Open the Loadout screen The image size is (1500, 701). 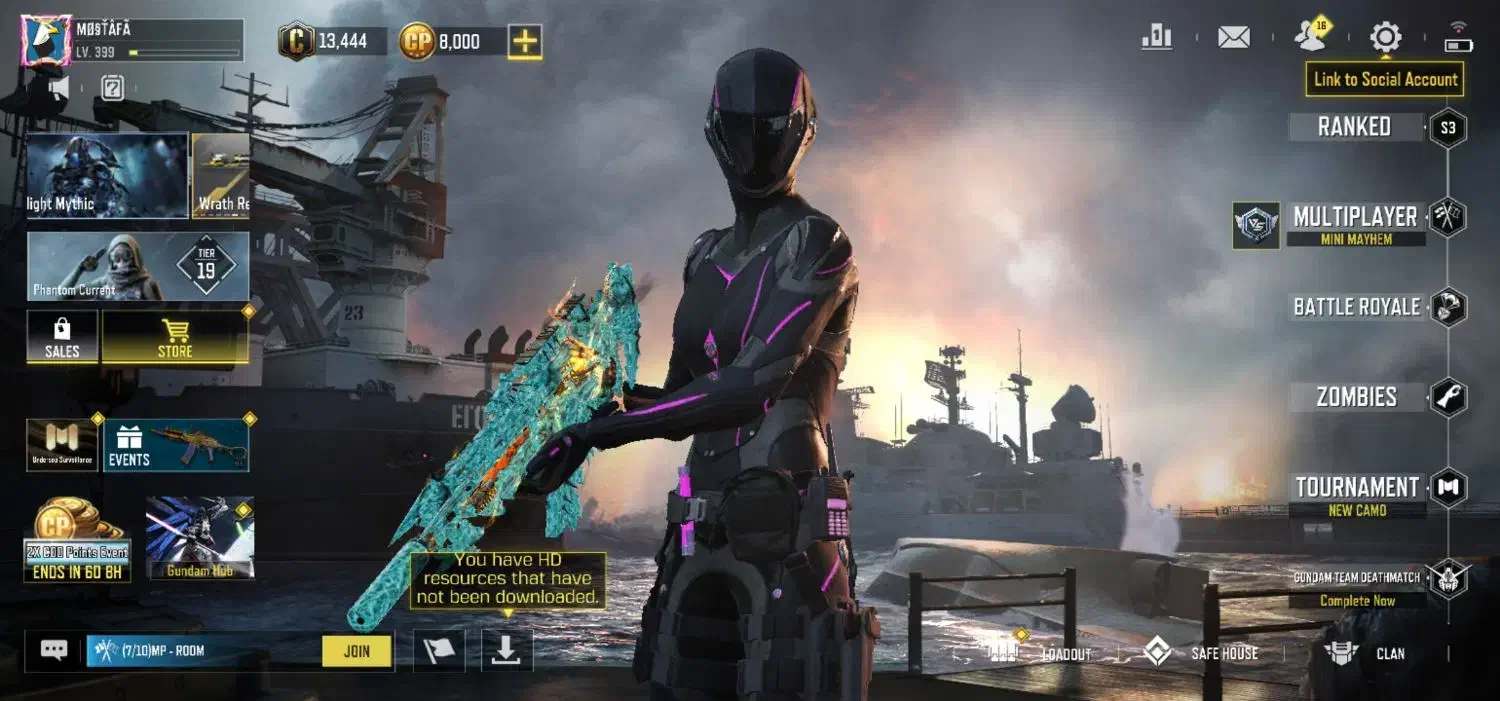pyautogui.click(x=1040, y=654)
